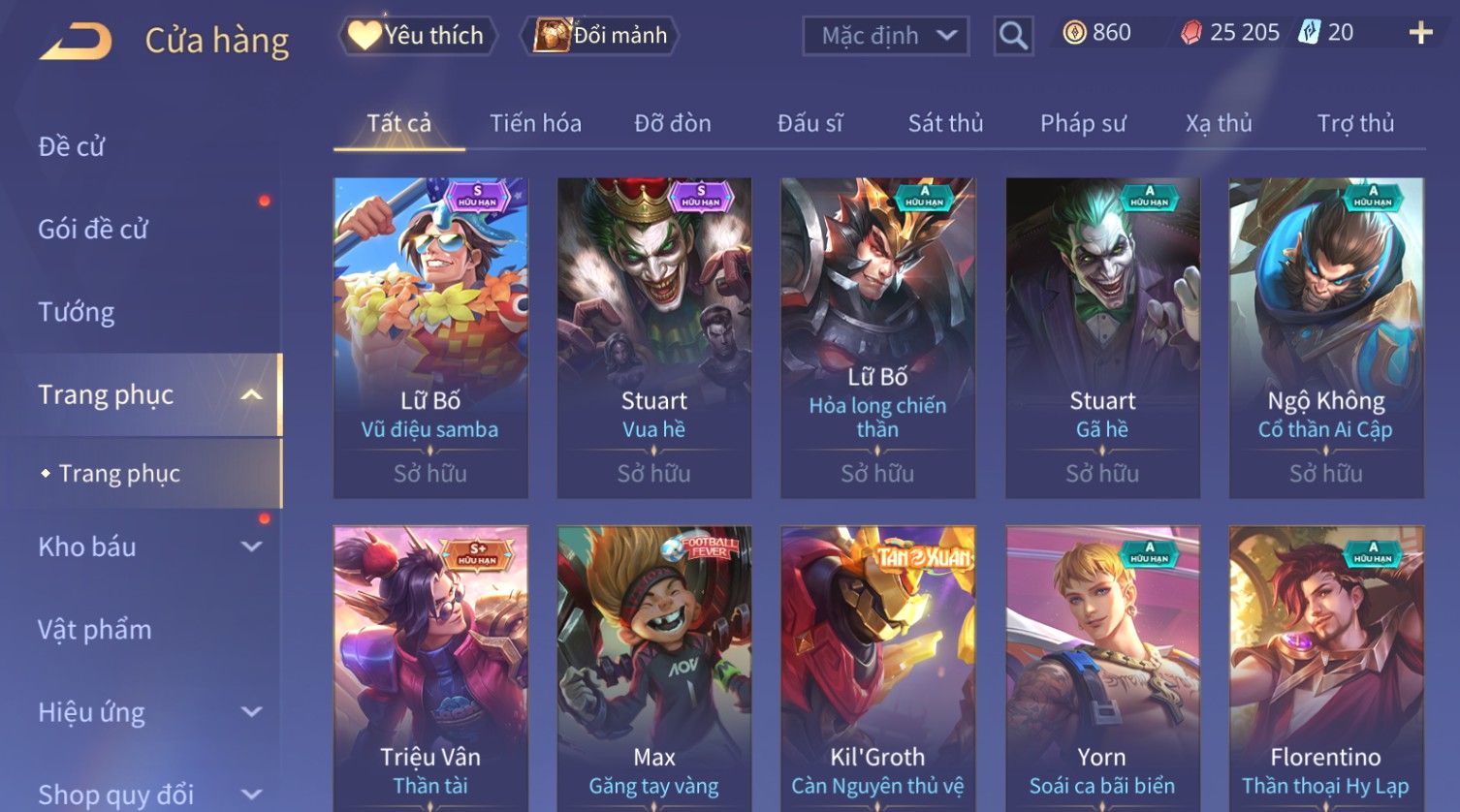Open the Tướng heroes section
The image size is (1460, 812).
click(77, 312)
